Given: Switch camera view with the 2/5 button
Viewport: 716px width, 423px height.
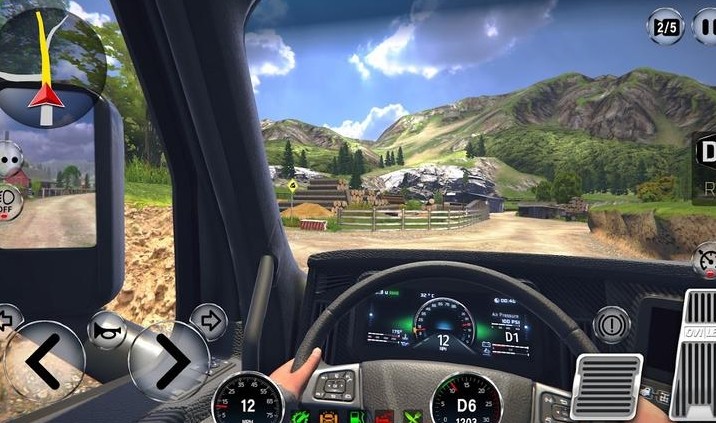Looking at the screenshot, I should [666, 26].
